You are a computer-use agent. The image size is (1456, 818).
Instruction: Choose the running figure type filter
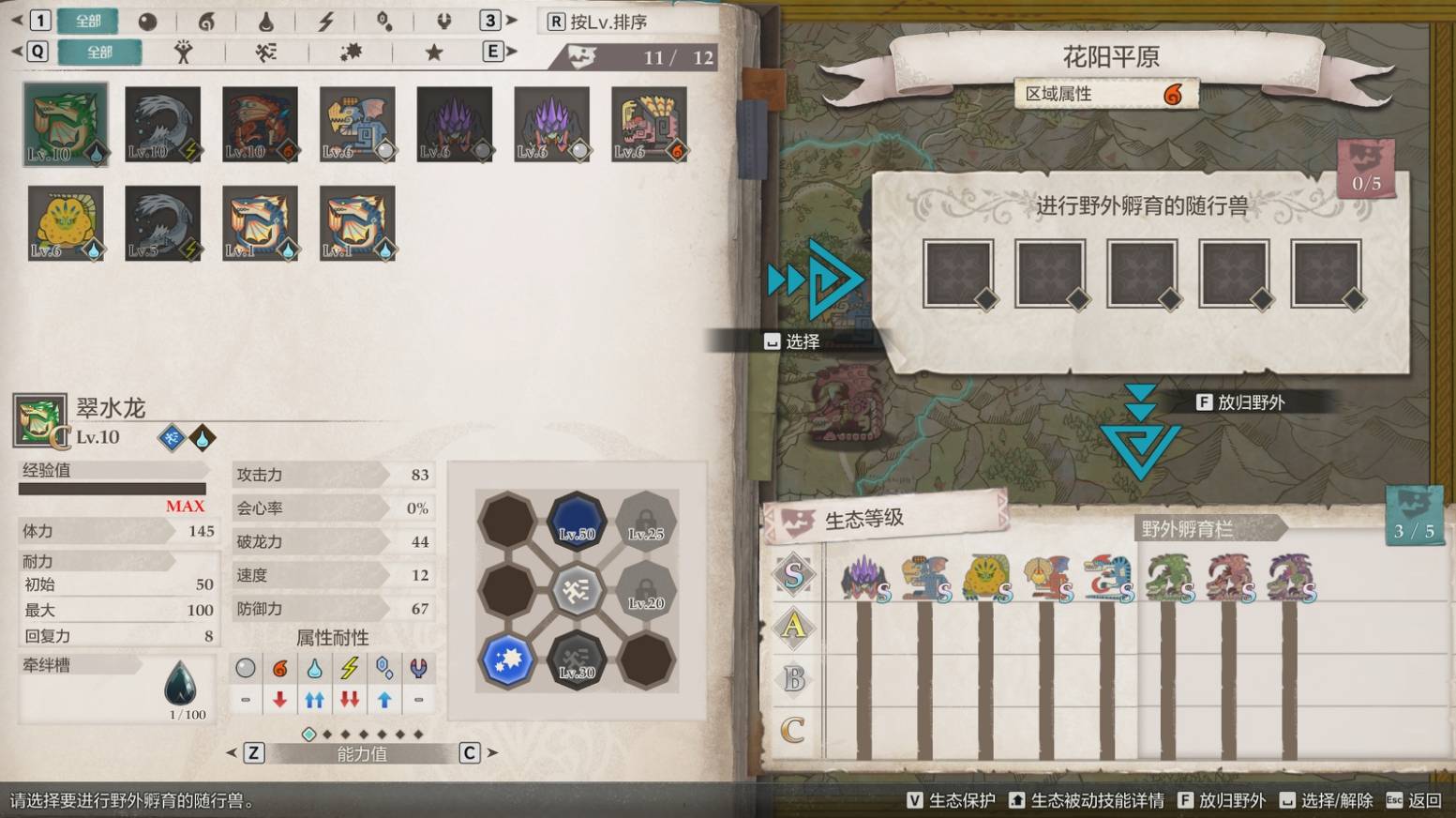(266, 53)
